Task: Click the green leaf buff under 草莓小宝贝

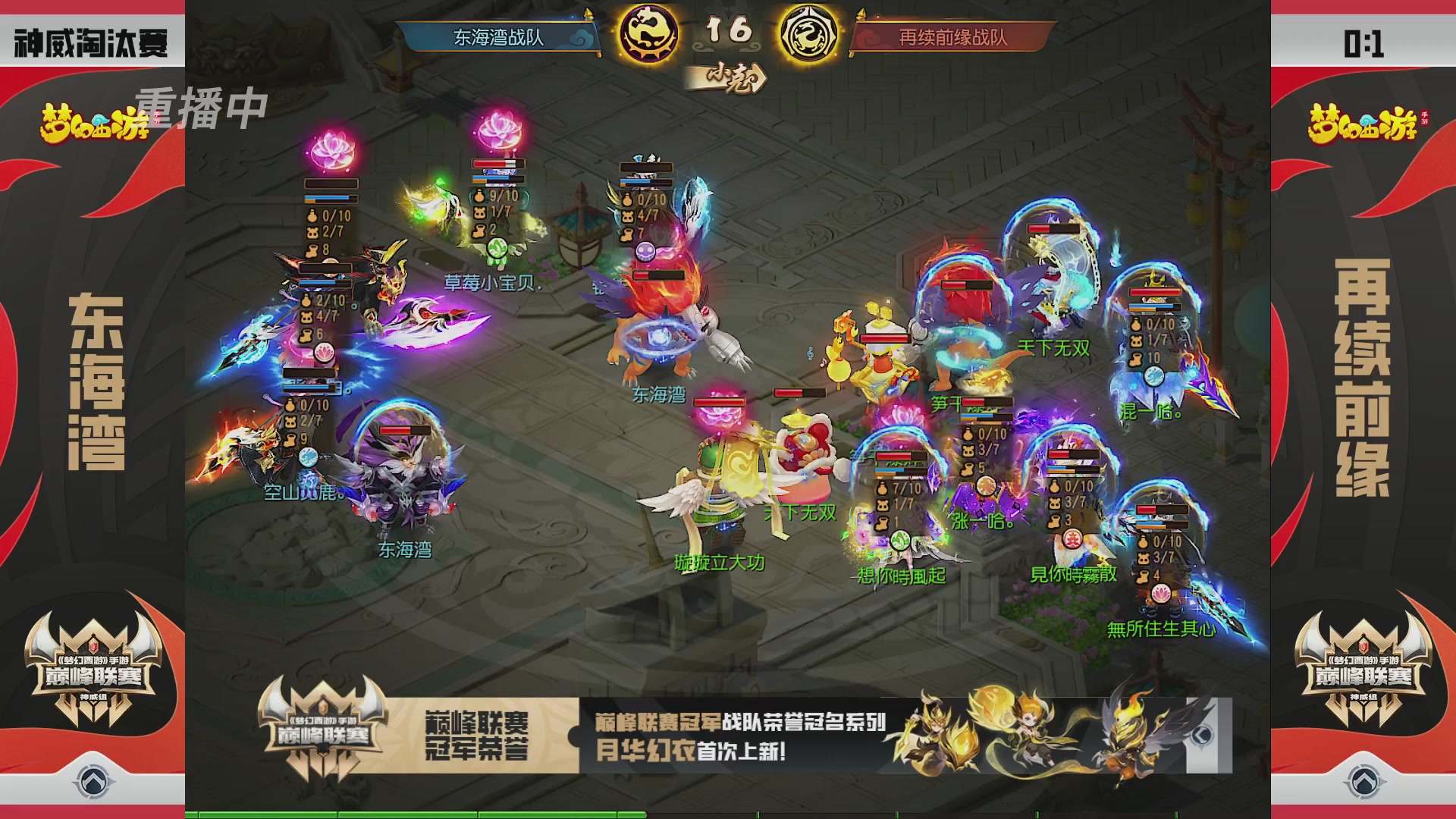Action: [496, 248]
